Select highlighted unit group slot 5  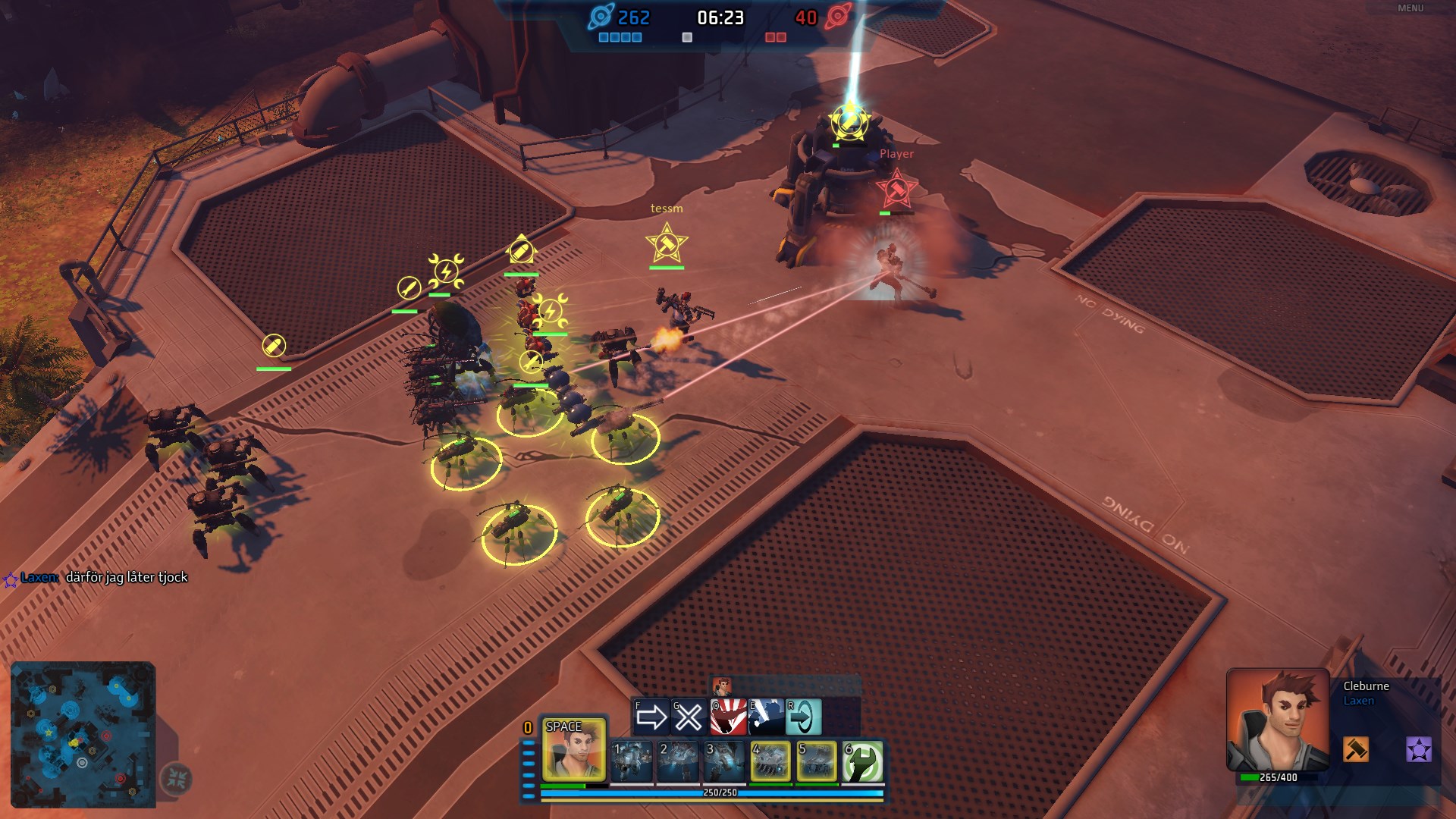click(x=817, y=761)
